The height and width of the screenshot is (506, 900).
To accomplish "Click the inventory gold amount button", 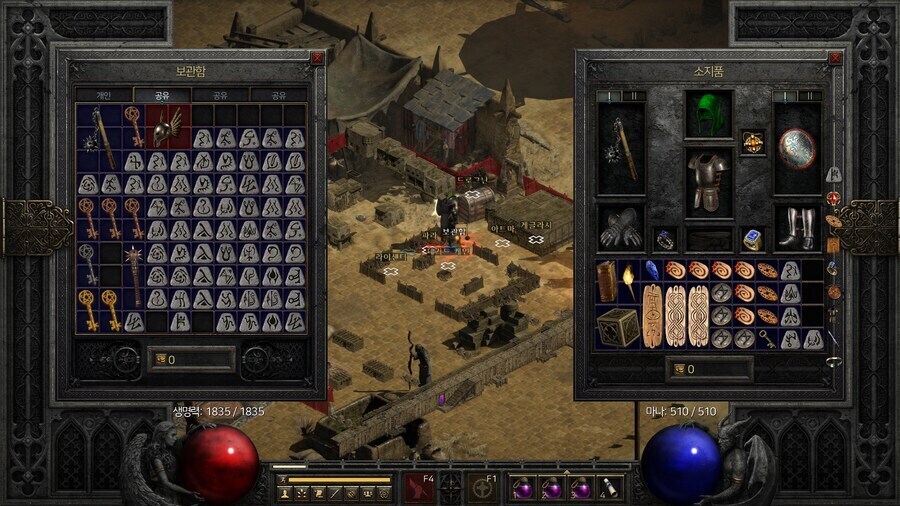I will [710, 369].
